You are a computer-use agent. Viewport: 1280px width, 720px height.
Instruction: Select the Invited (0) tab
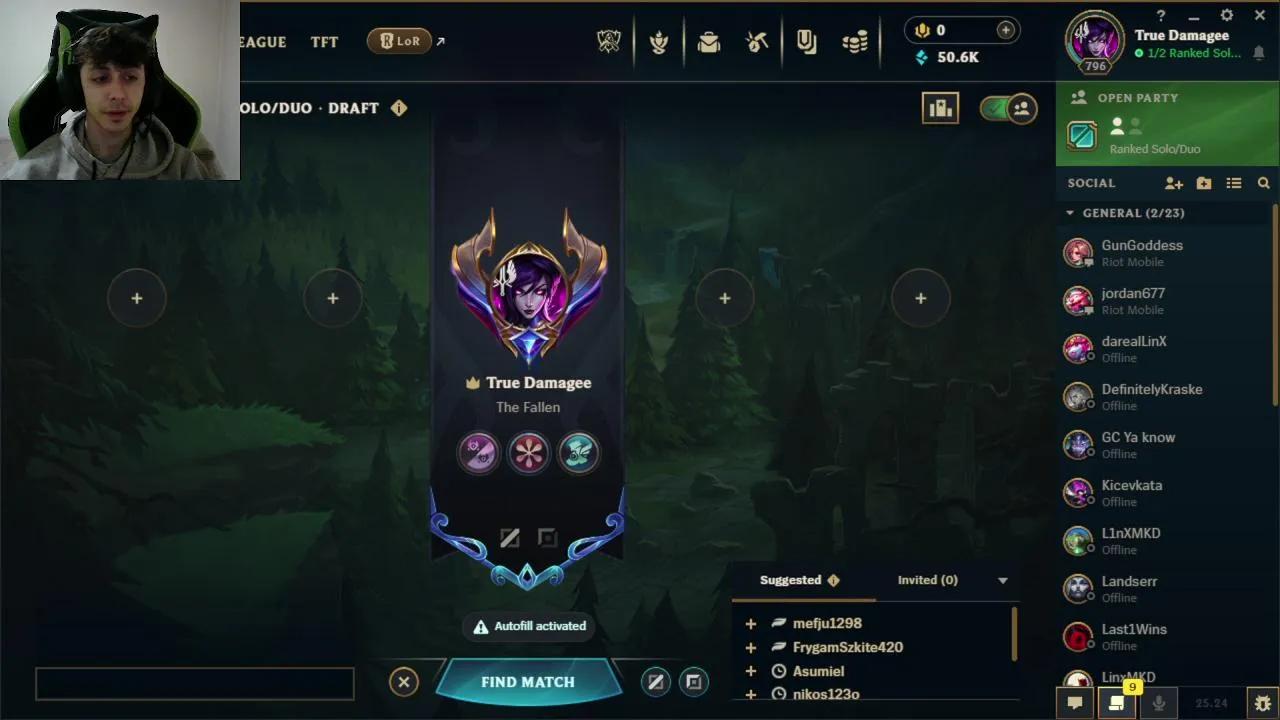click(927, 580)
